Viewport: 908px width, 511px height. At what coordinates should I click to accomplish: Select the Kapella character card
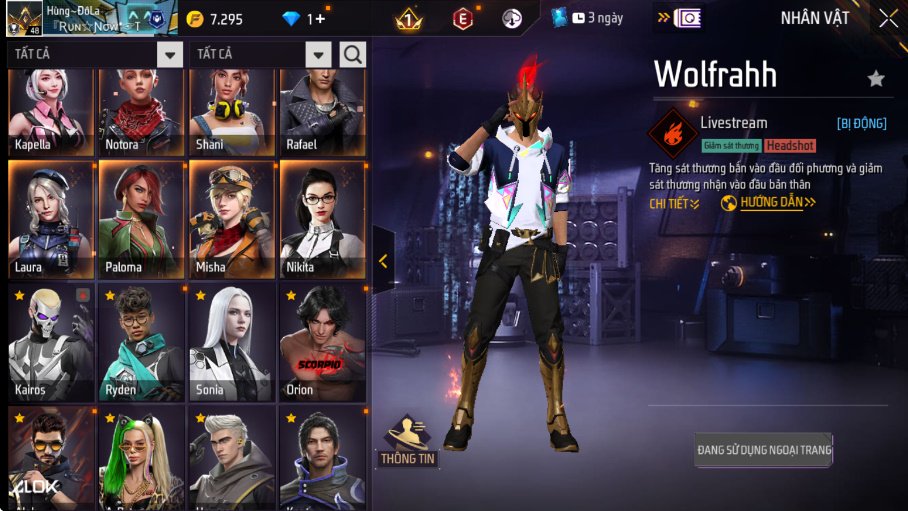[x=51, y=112]
